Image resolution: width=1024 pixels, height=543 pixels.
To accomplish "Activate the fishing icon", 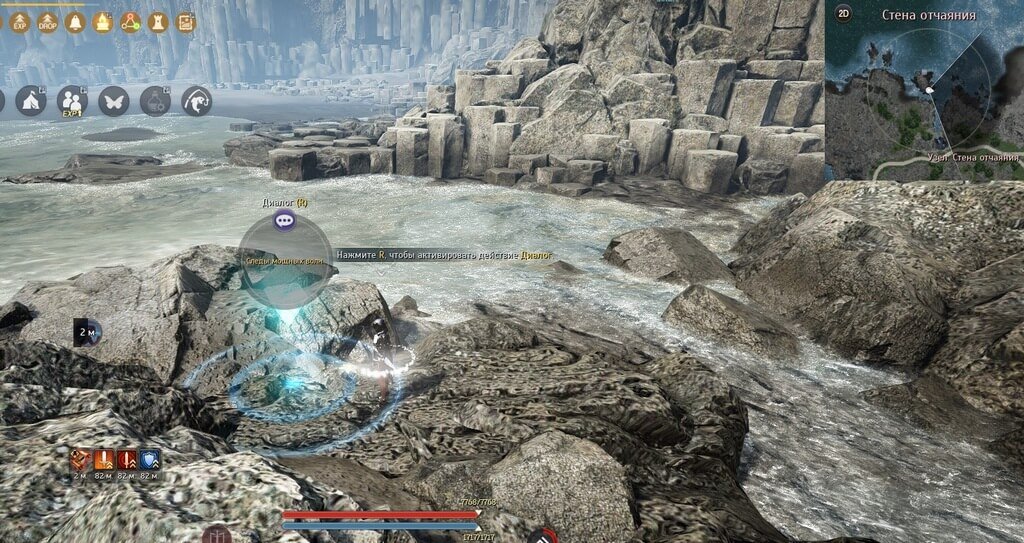I will click(x=196, y=101).
